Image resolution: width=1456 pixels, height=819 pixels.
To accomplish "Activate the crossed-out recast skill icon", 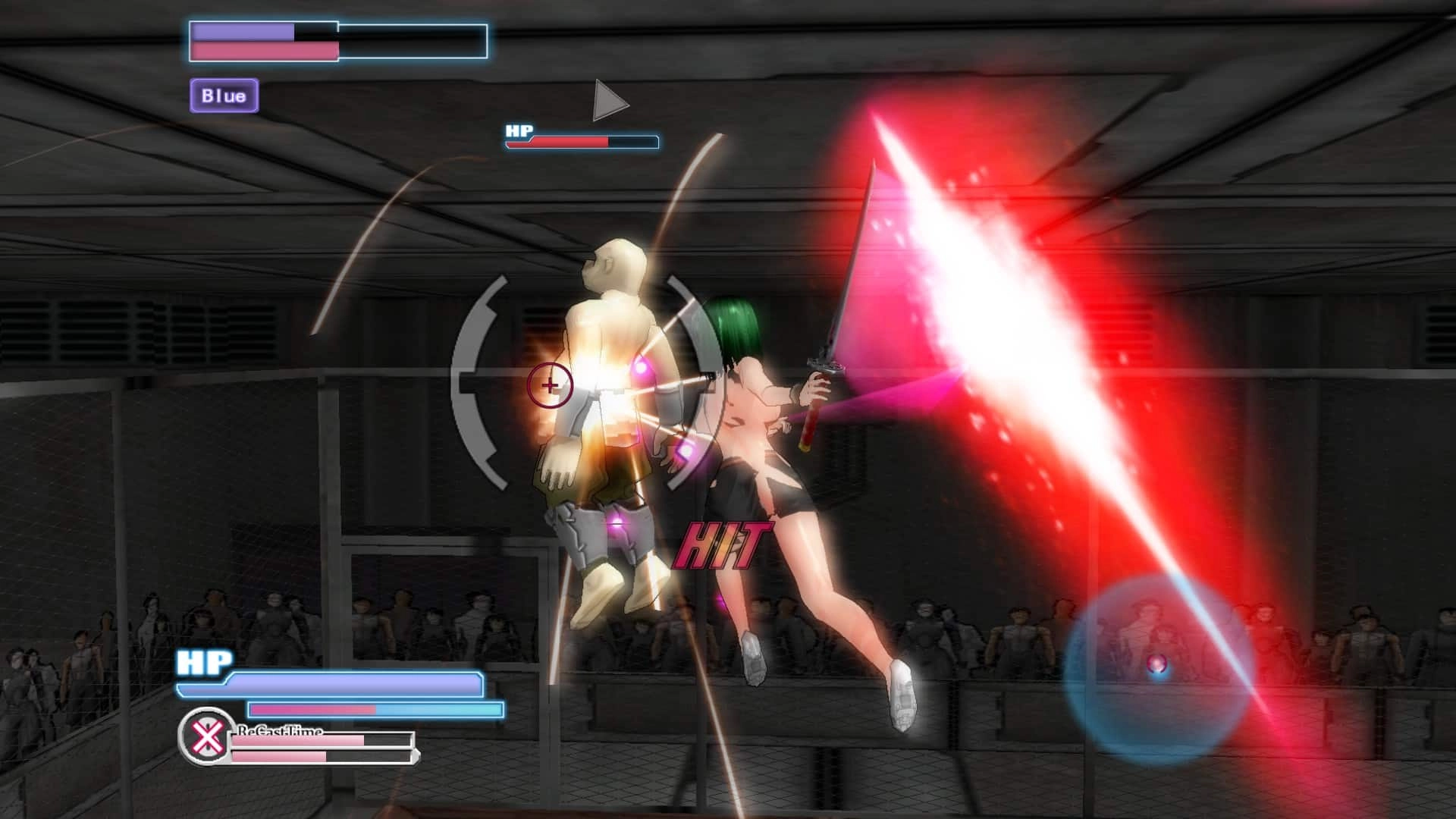I will [206, 736].
